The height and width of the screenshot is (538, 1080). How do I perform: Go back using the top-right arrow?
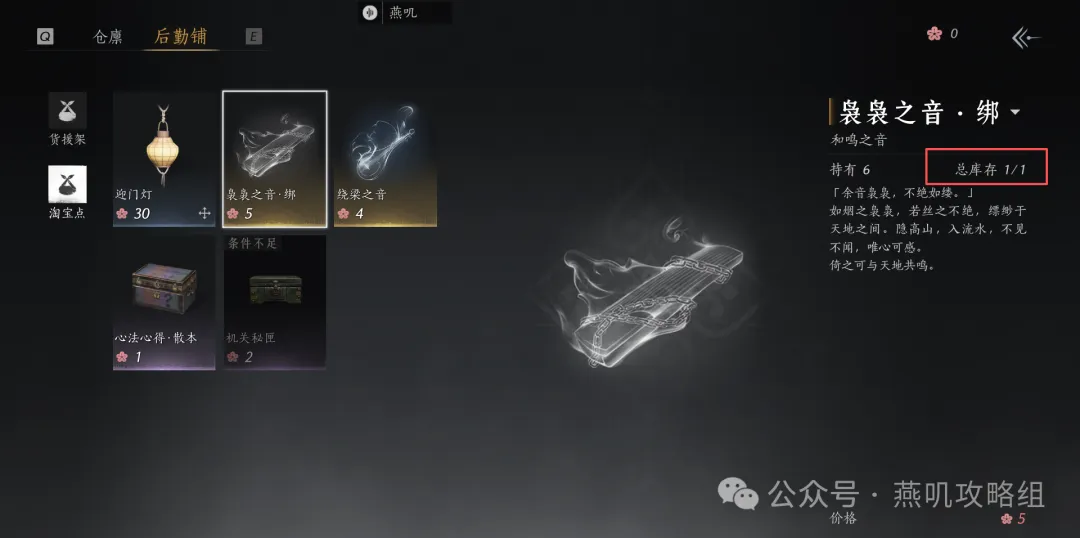(x=1026, y=38)
